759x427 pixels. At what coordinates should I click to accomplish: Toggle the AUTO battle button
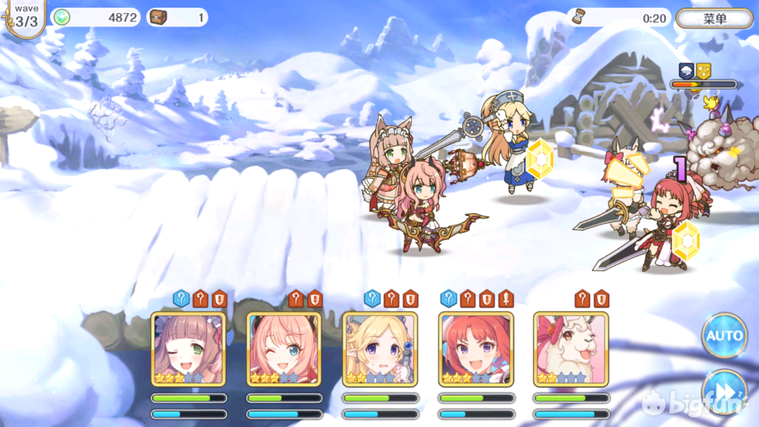point(724,337)
